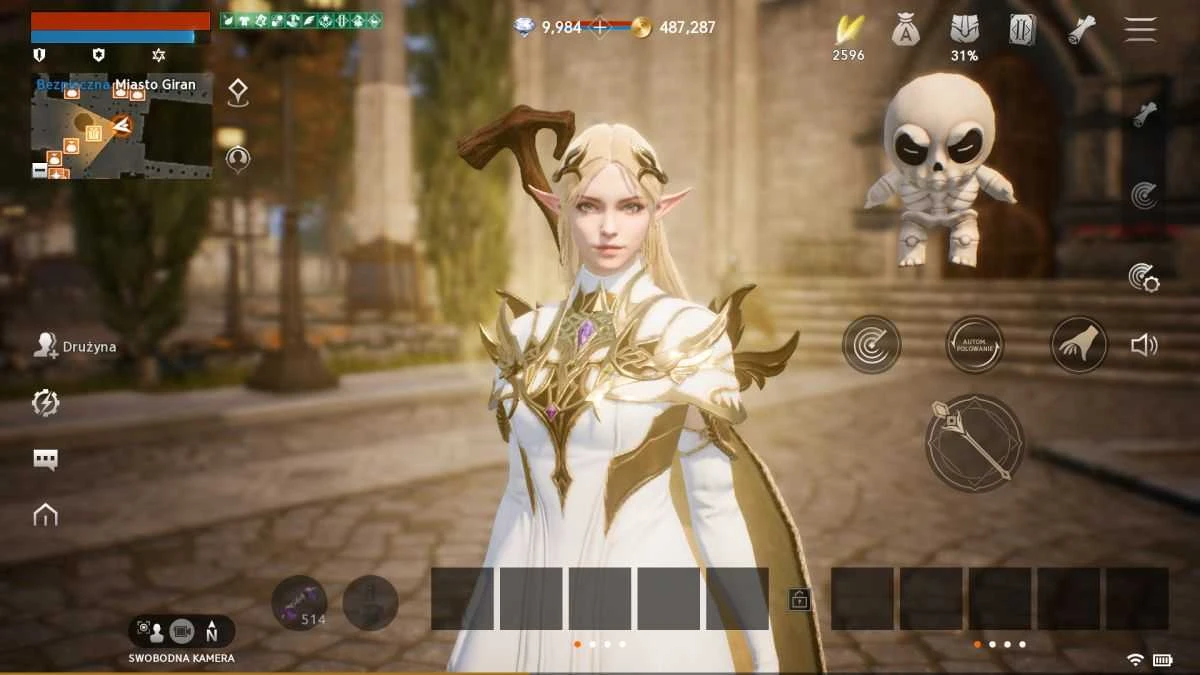Click the location pin icon beside the minimap
This screenshot has width=1200, height=675.
click(238, 93)
